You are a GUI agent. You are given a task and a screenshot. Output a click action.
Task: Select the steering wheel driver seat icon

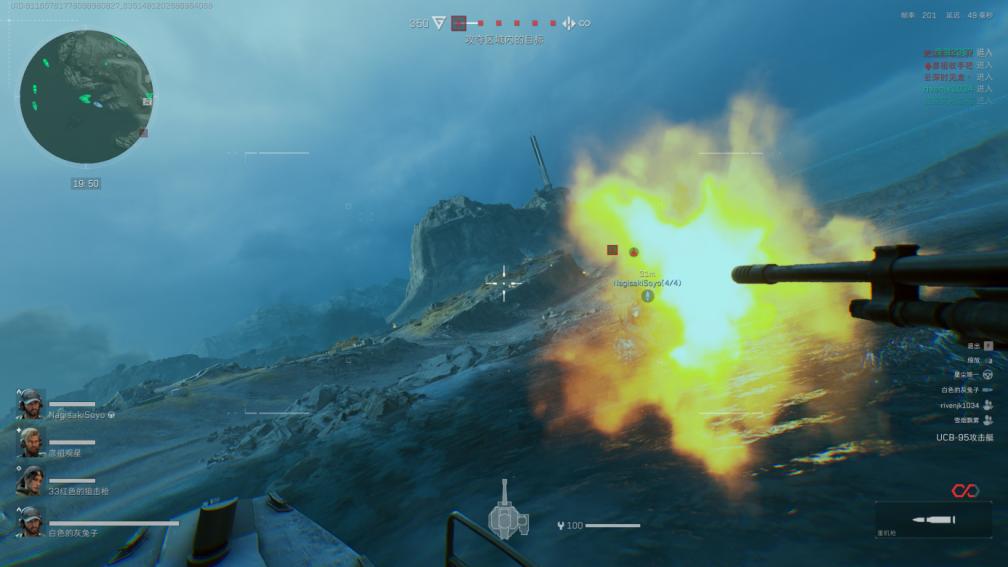(x=987, y=374)
